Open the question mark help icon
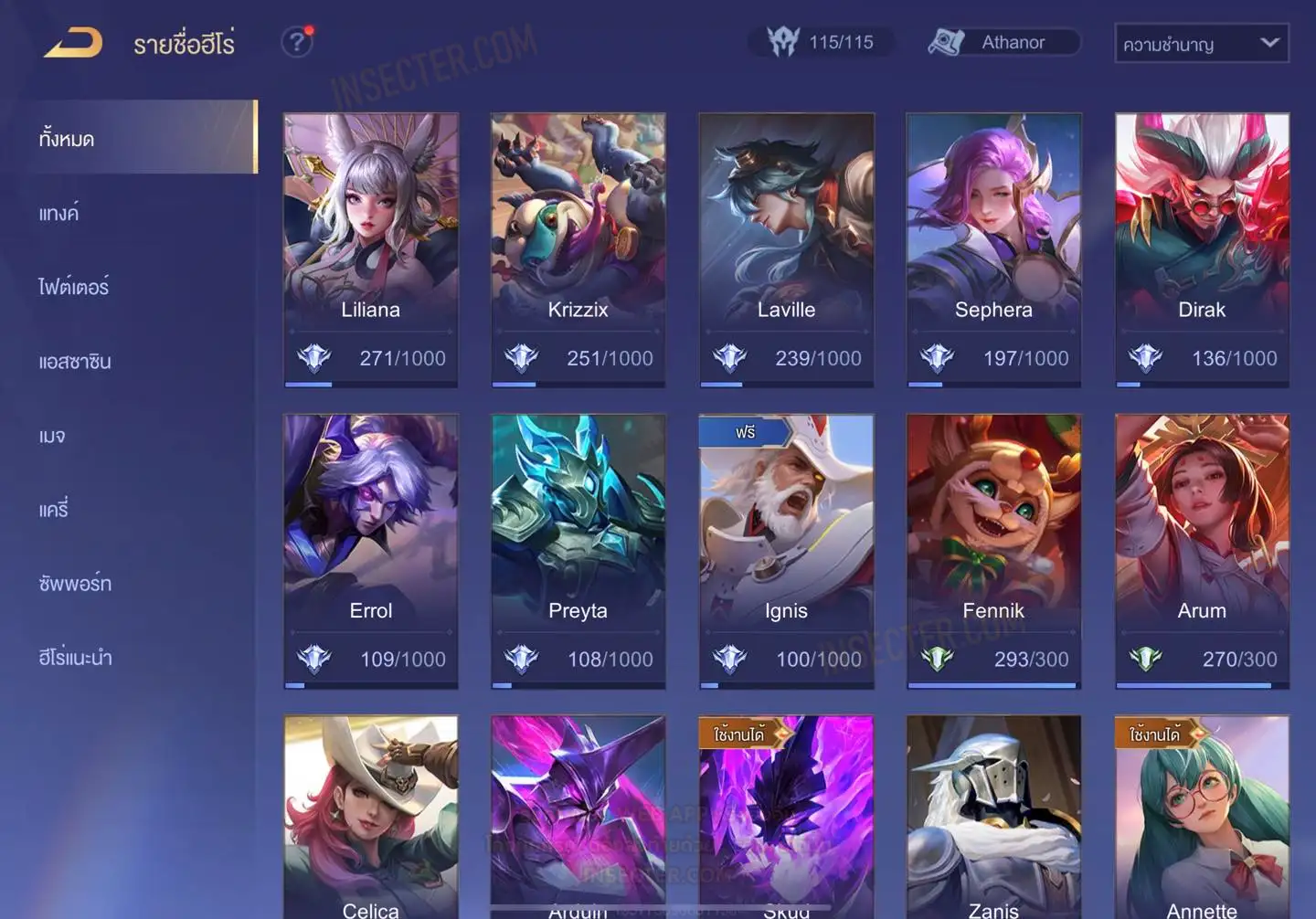 coord(296,42)
